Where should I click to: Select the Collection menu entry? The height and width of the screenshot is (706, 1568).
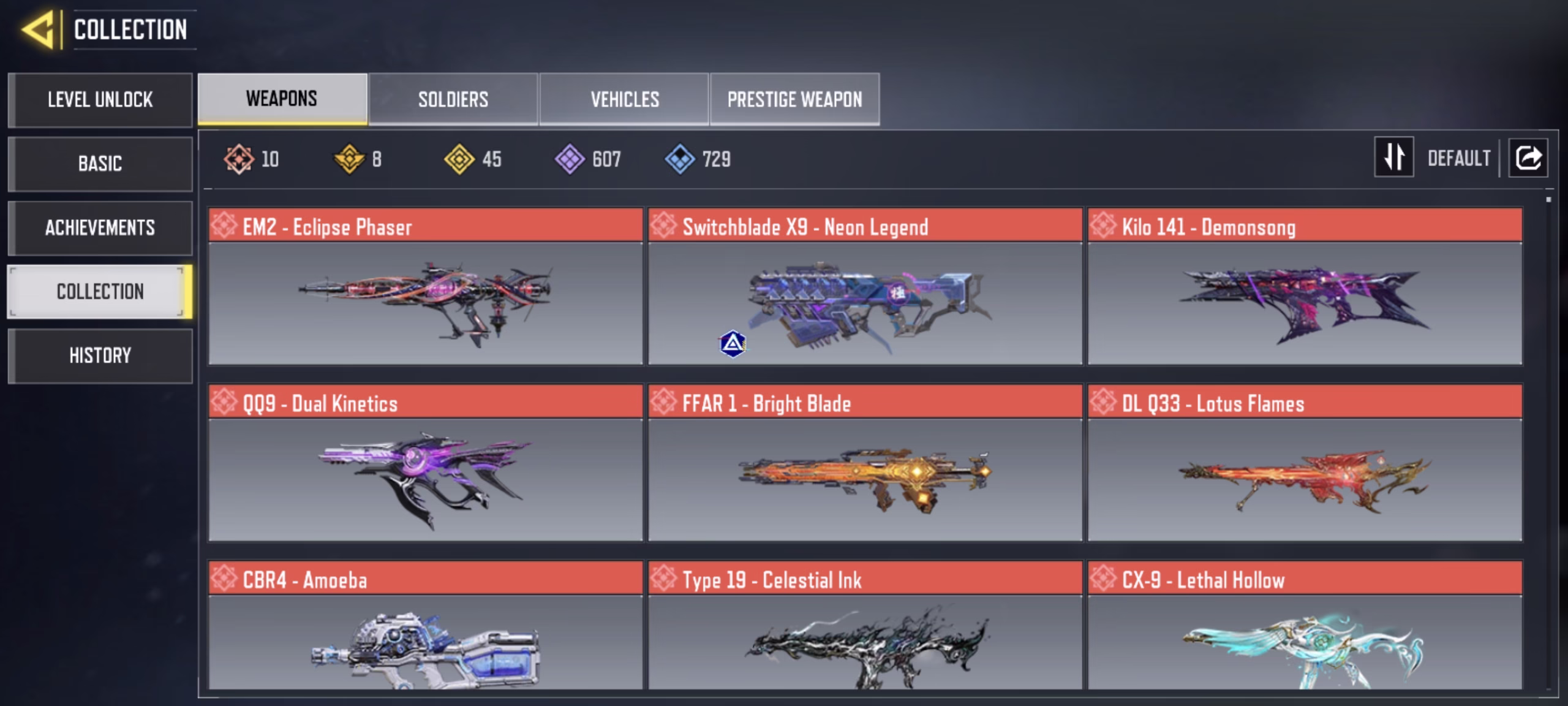tap(100, 292)
